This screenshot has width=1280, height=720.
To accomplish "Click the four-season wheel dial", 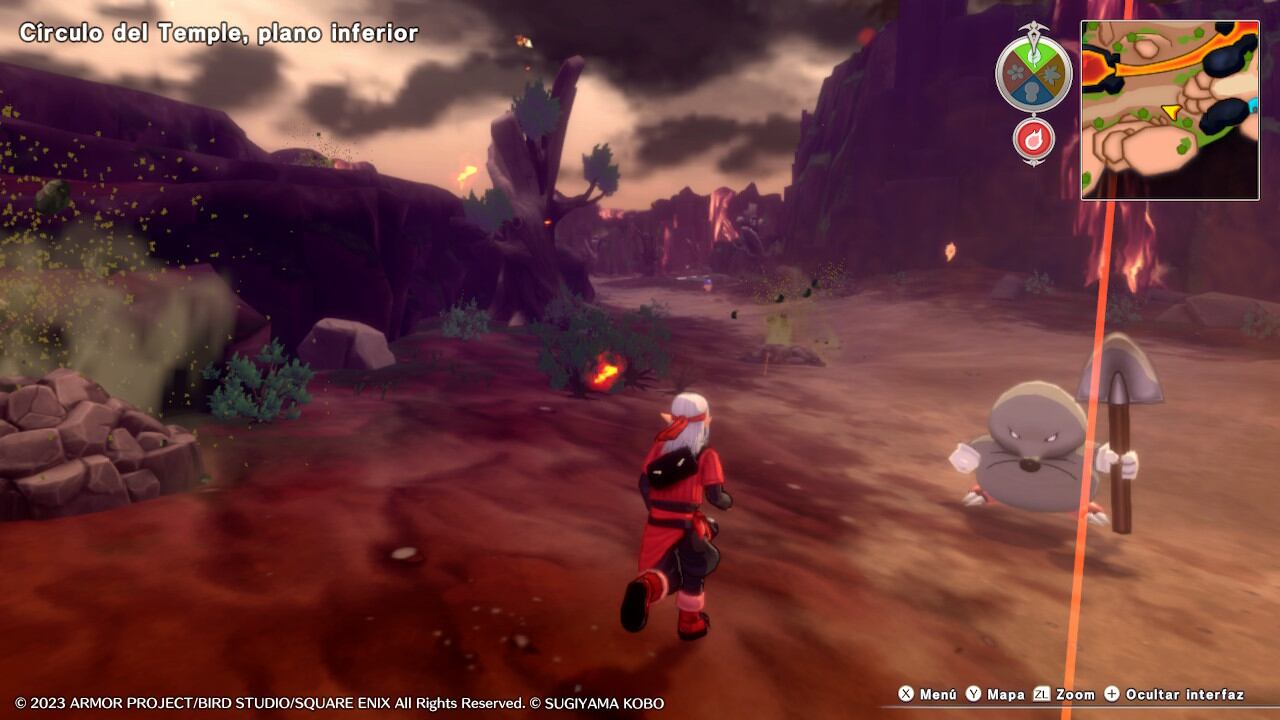I will point(1034,74).
